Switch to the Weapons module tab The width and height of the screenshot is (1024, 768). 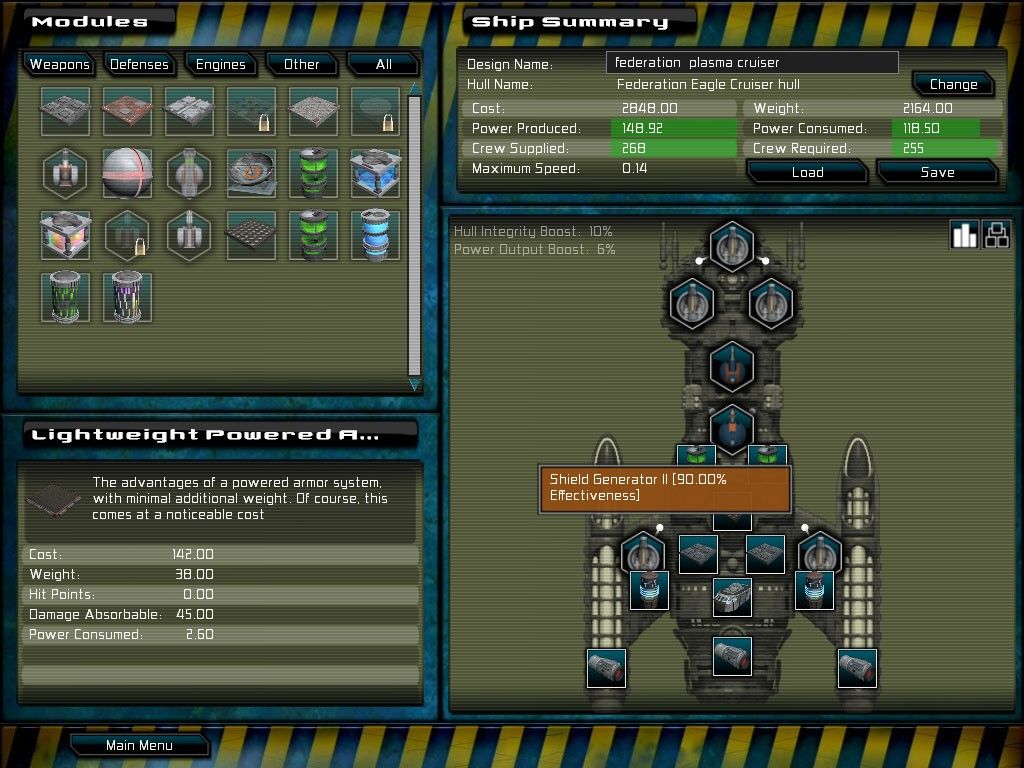(60, 64)
